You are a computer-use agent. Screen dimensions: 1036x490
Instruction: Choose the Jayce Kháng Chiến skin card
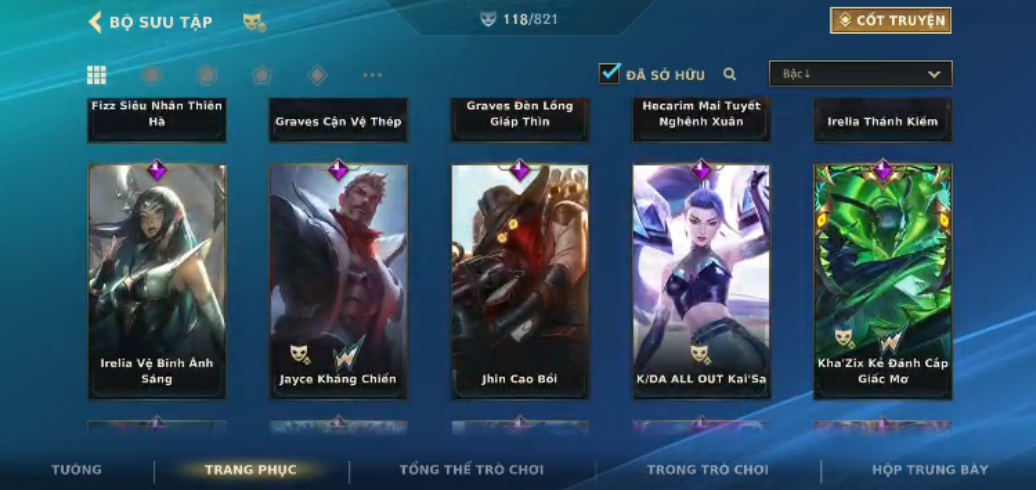(x=338, y=280)
